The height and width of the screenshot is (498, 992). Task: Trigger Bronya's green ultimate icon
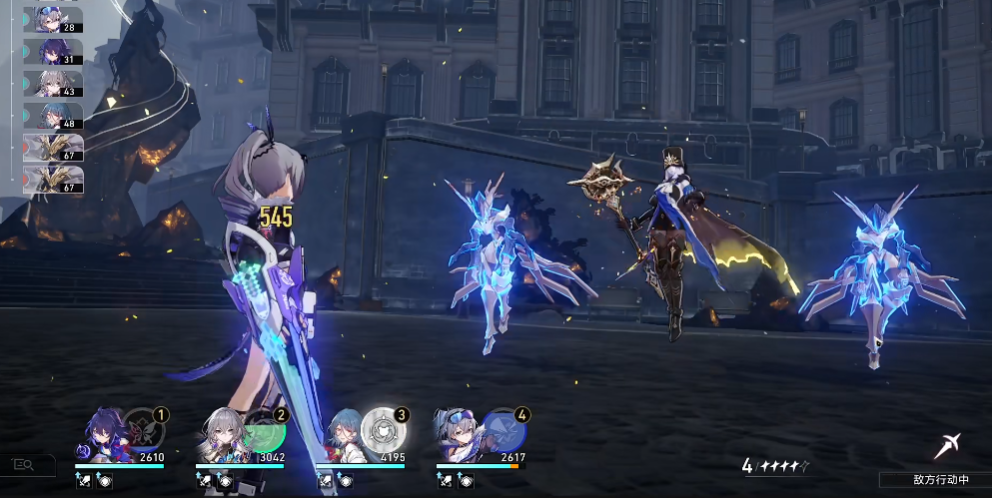point(266,430)
